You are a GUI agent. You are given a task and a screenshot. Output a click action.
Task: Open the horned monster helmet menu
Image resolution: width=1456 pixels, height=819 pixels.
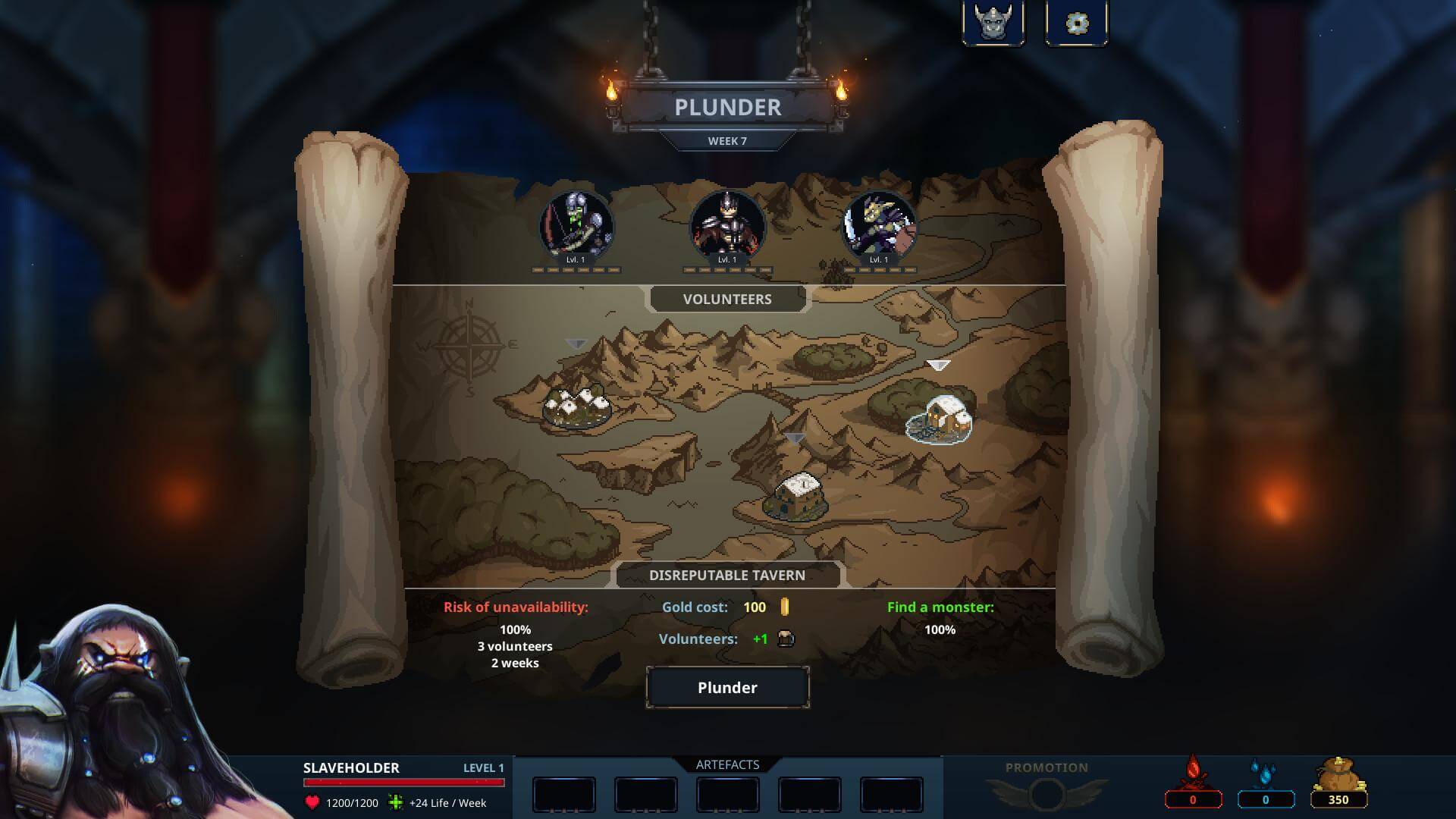993,24
